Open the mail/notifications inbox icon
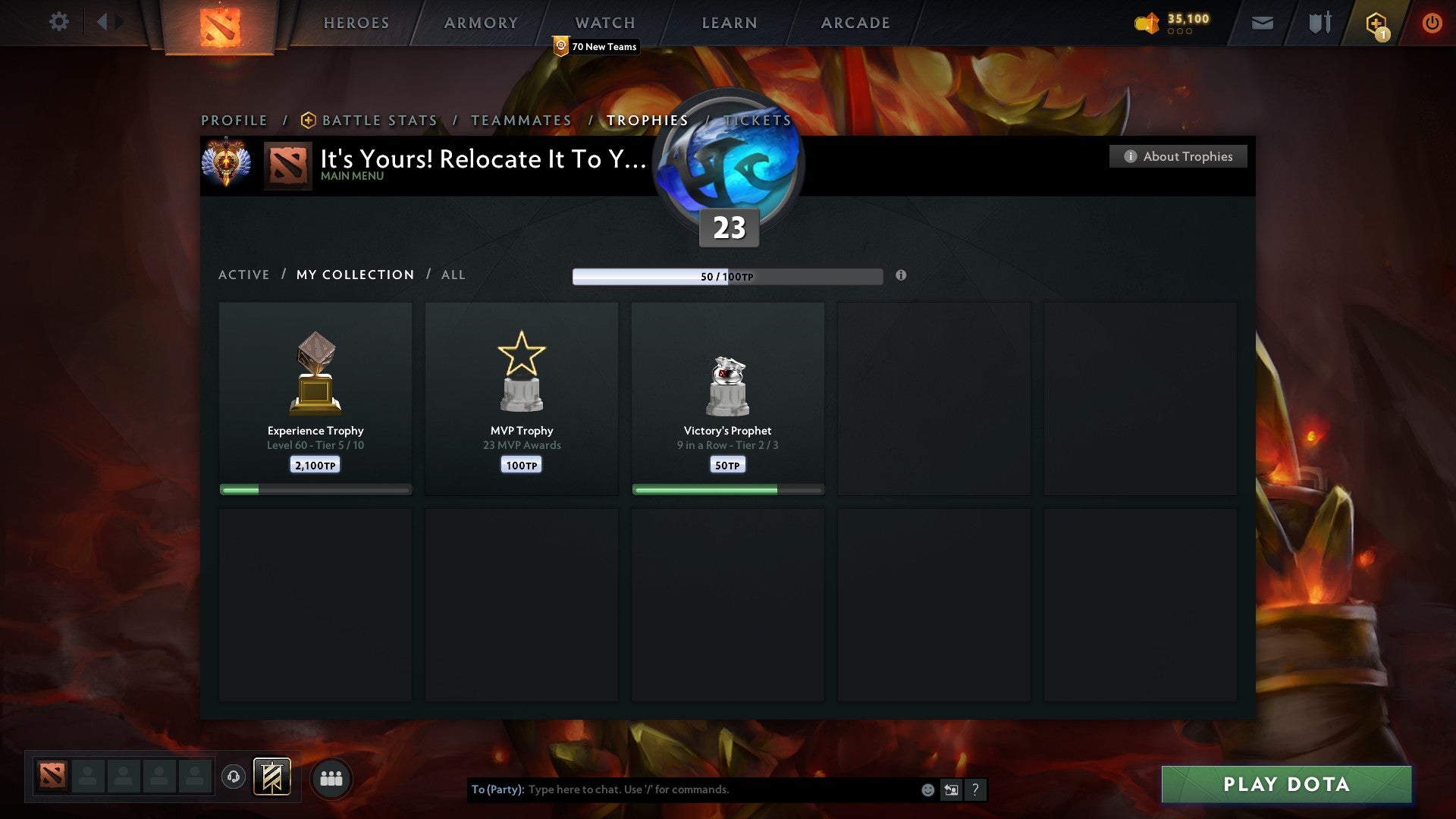 click(x=1263, y=23)
